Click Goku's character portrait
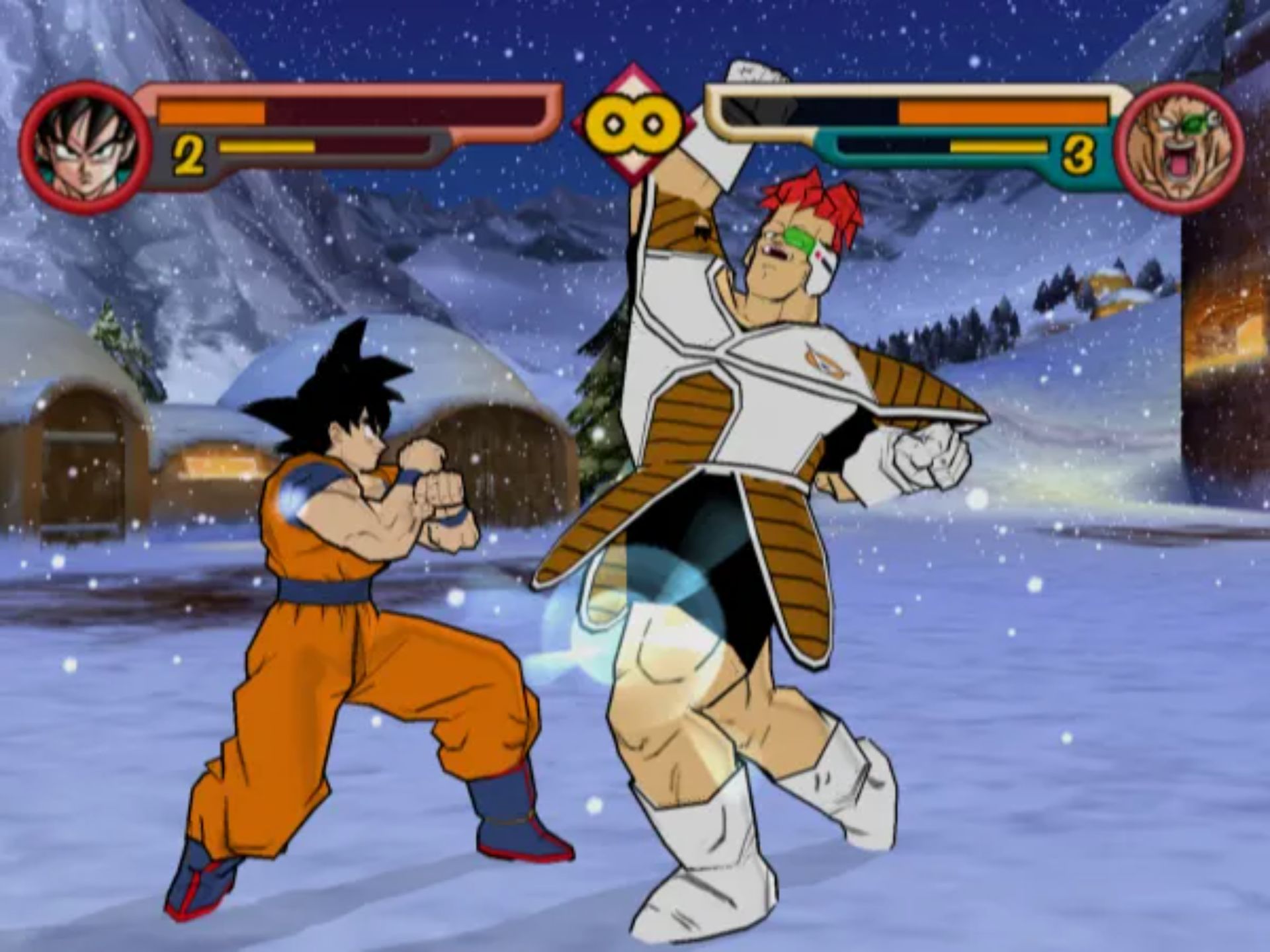This screenshot has height=952, width=1270. tap(85, 148)
